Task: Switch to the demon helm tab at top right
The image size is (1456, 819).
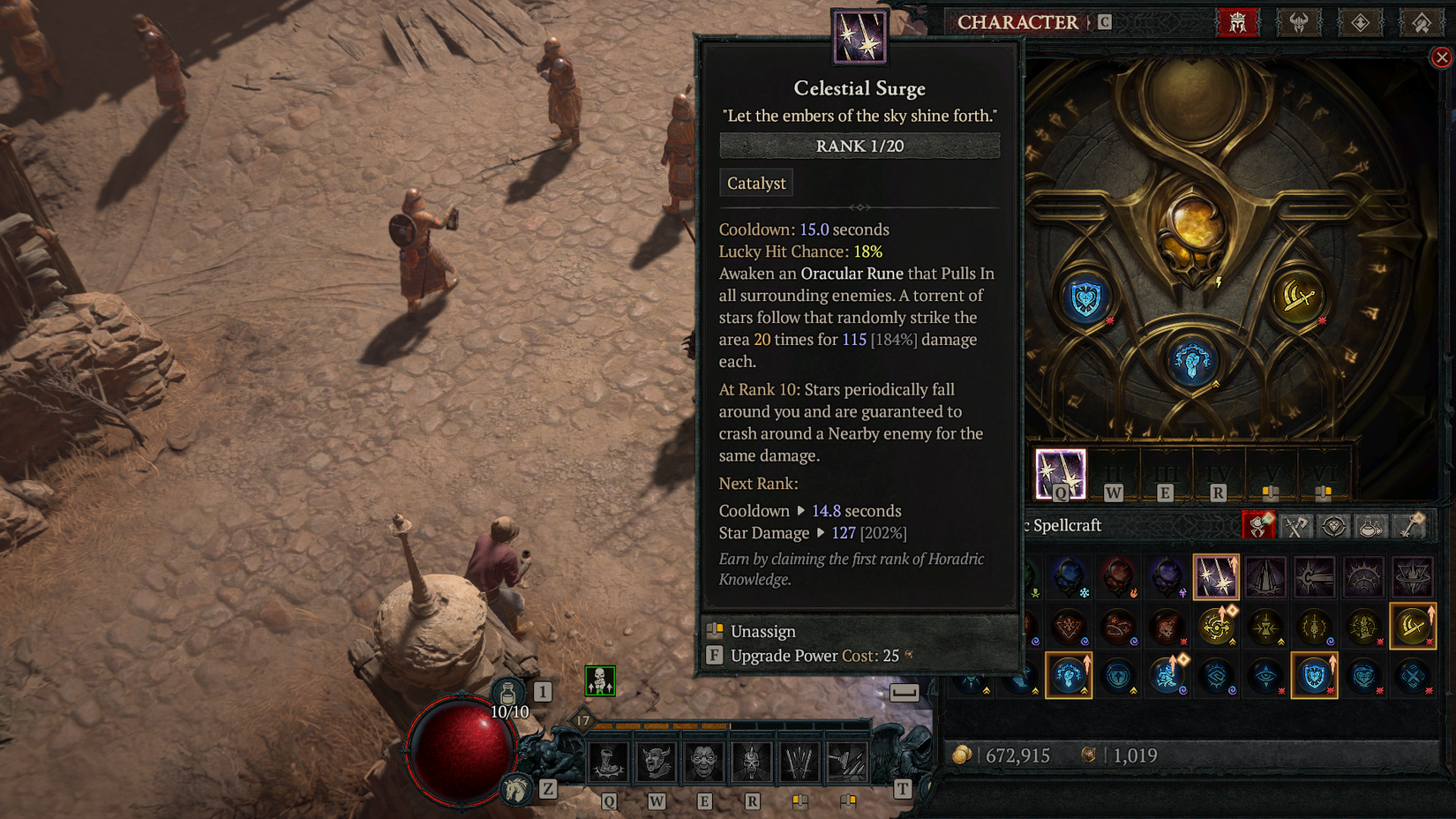Action: (x=1298, y=23)
